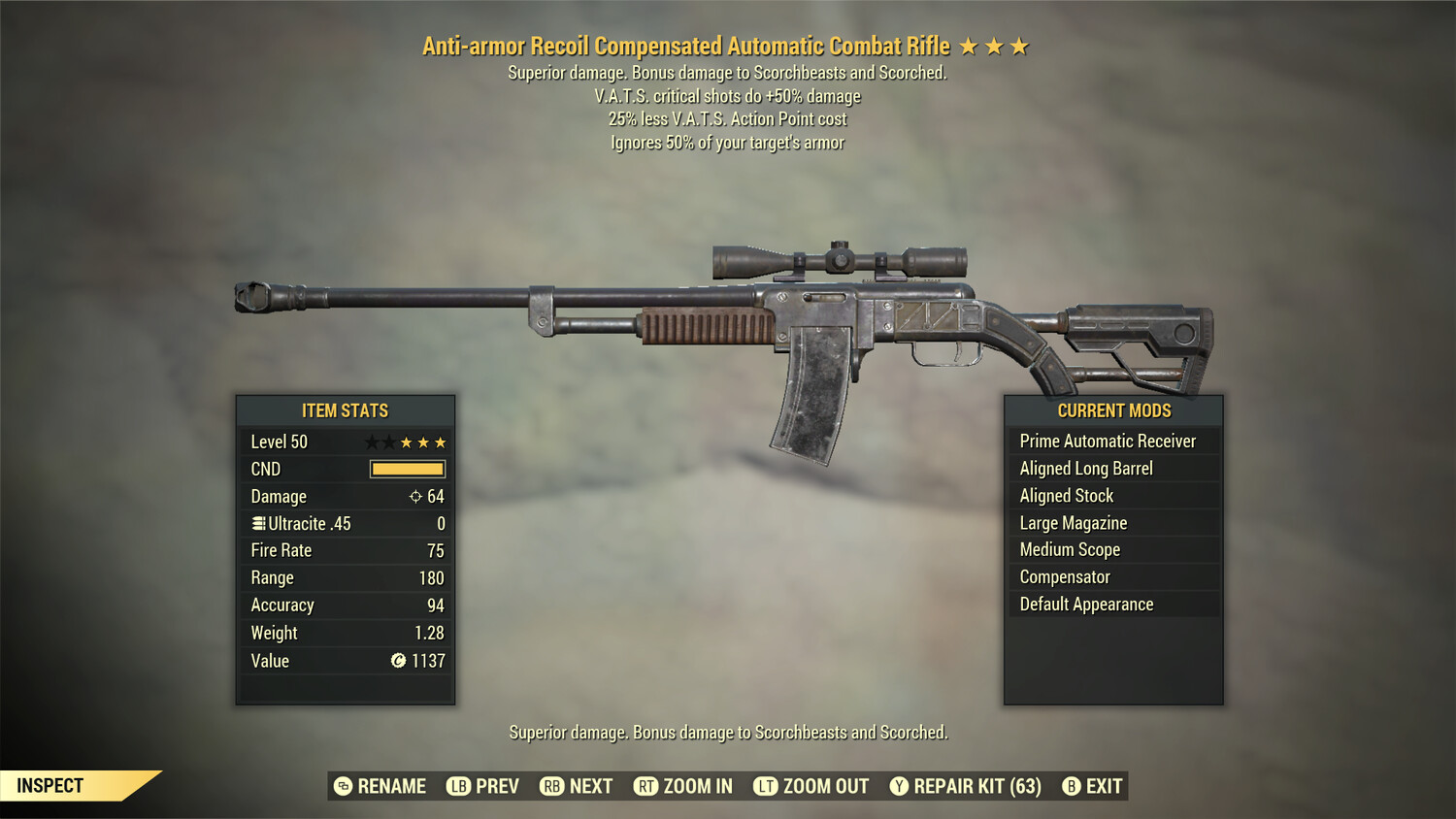
Task: Toggle the first gold star in the title rating
Action: [968, 45]
